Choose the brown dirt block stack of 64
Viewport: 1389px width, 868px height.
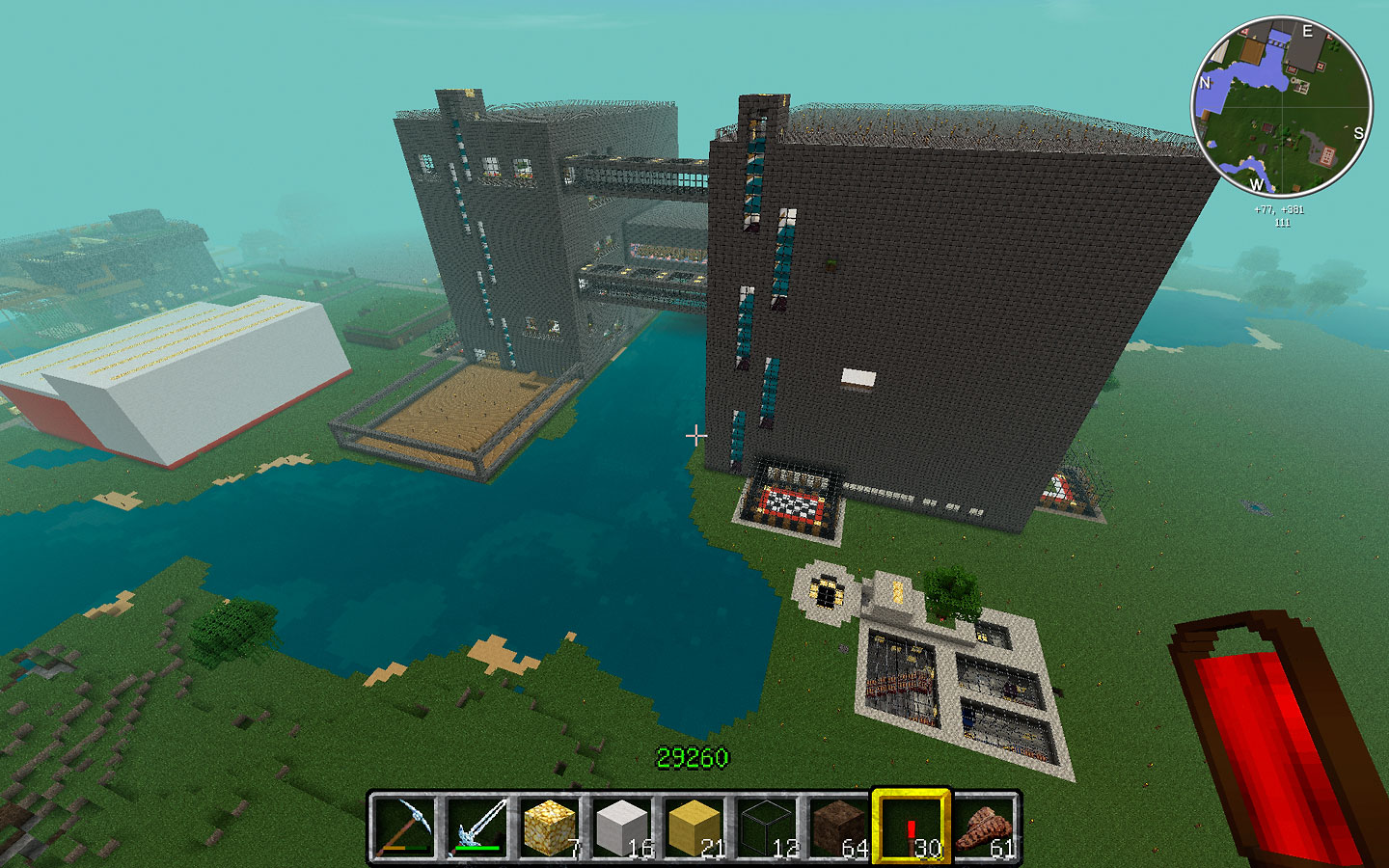pyautogui.click(x=839, y=827)
